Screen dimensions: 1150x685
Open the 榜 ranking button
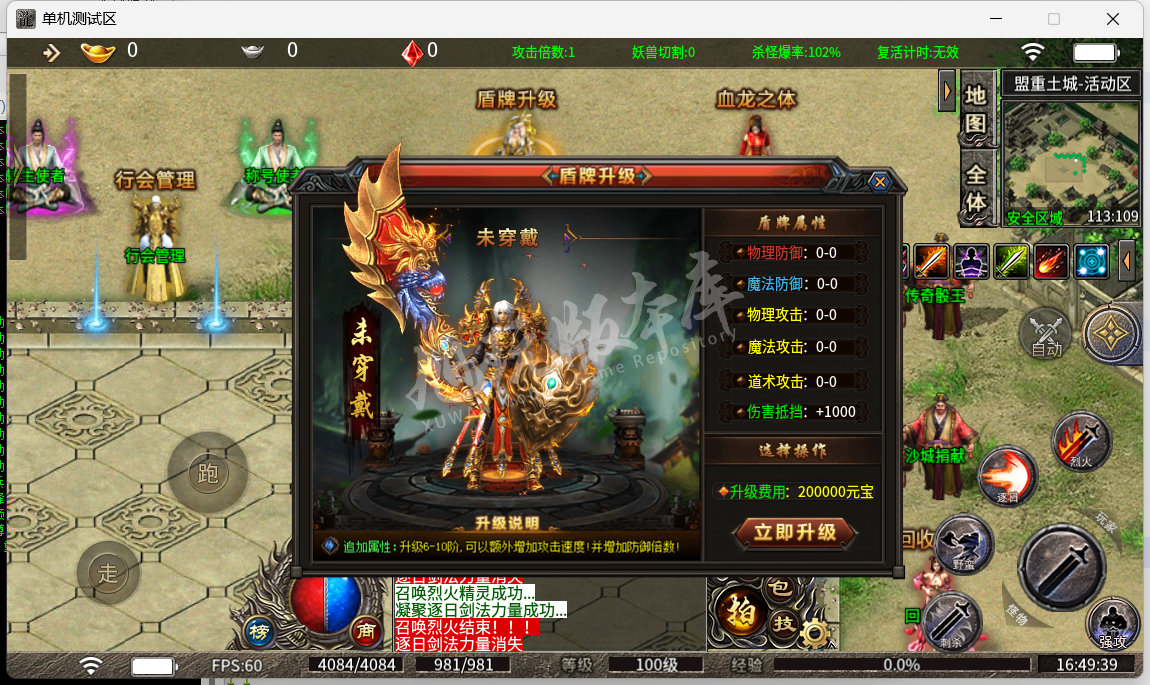pos(260,631)
